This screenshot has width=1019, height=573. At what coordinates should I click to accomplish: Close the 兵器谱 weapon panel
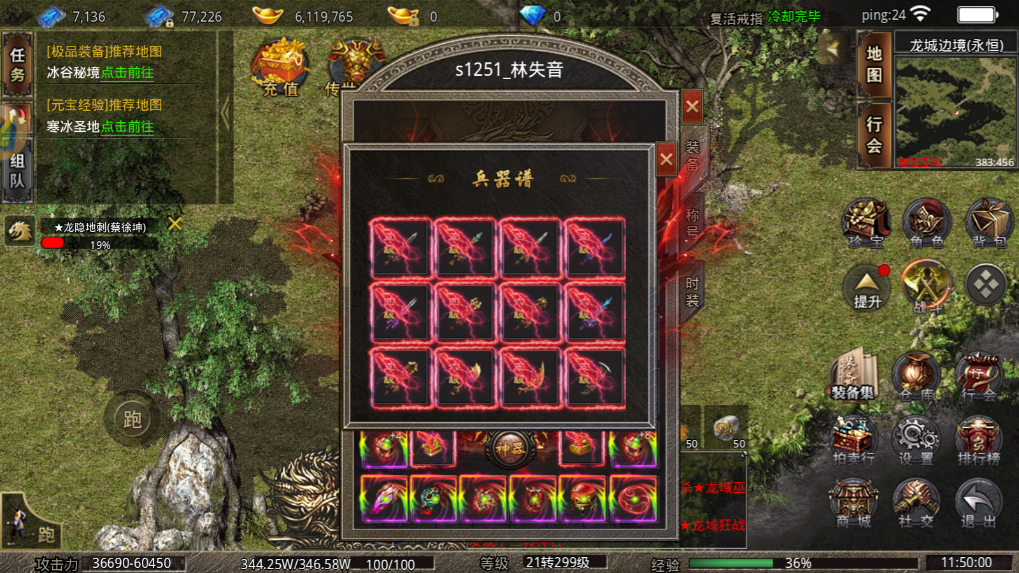[x=666, y=159]
